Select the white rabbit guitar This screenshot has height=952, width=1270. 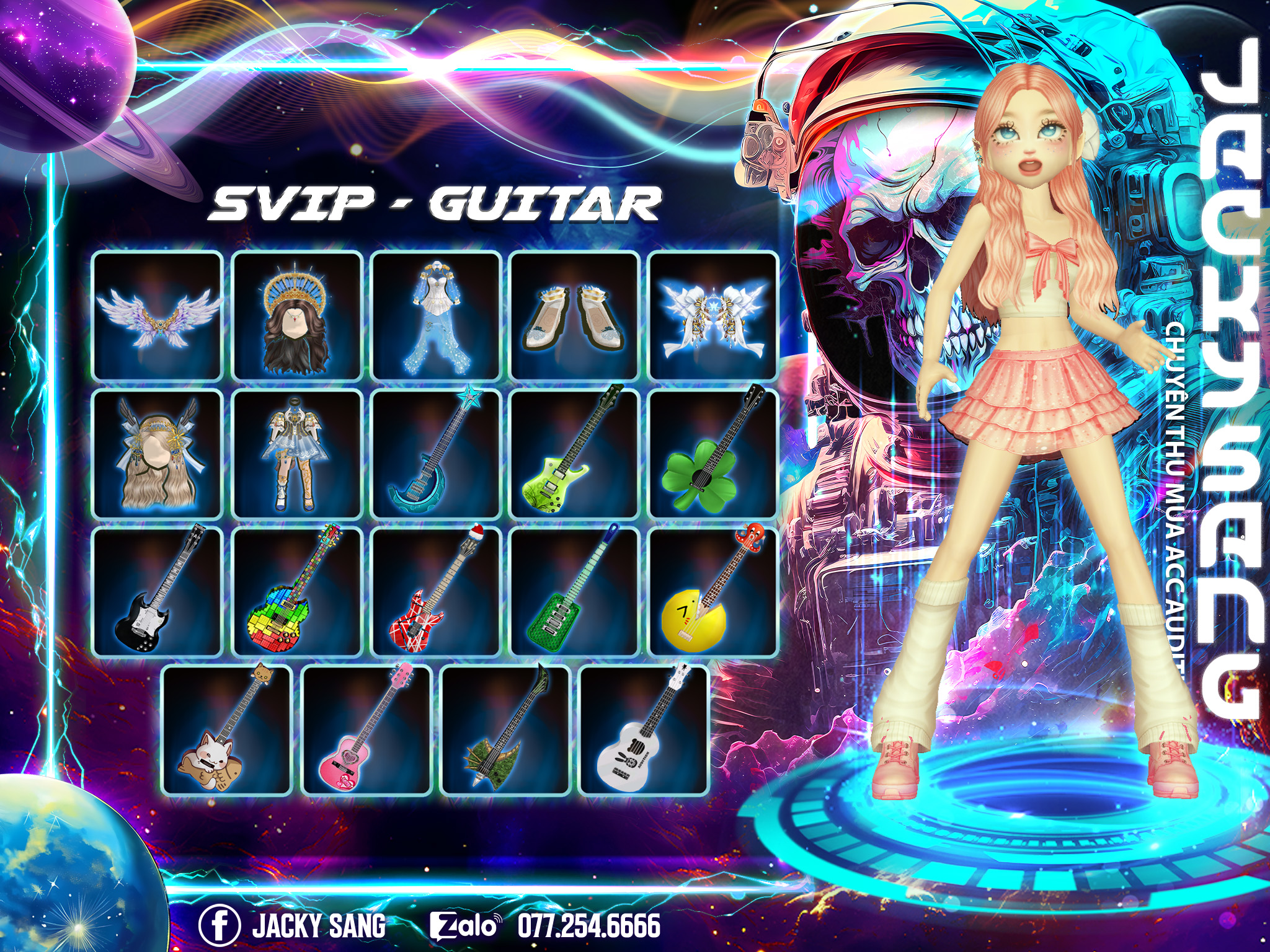644,730
